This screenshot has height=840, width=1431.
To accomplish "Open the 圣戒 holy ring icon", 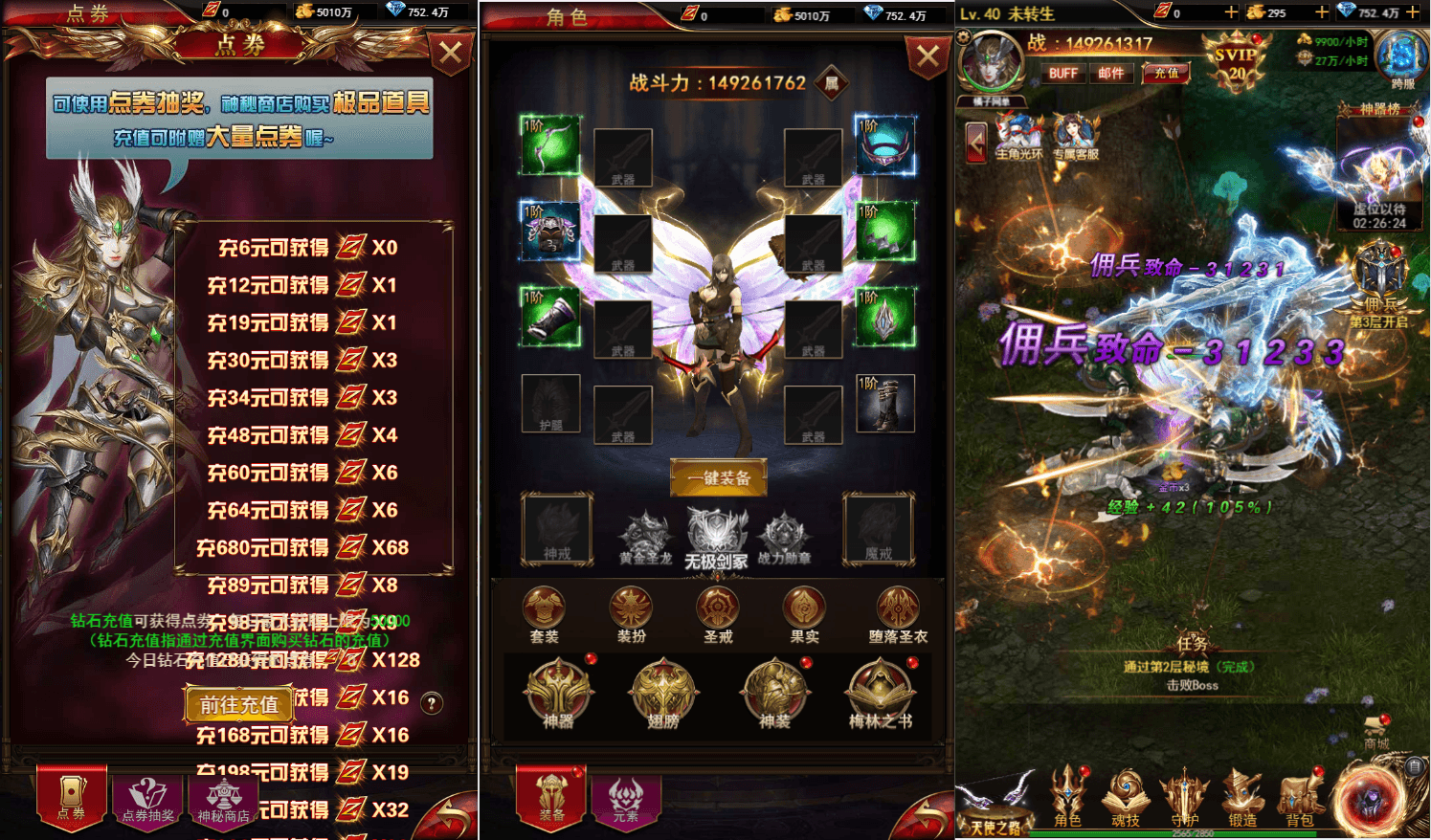I will [x=717, y=613].
